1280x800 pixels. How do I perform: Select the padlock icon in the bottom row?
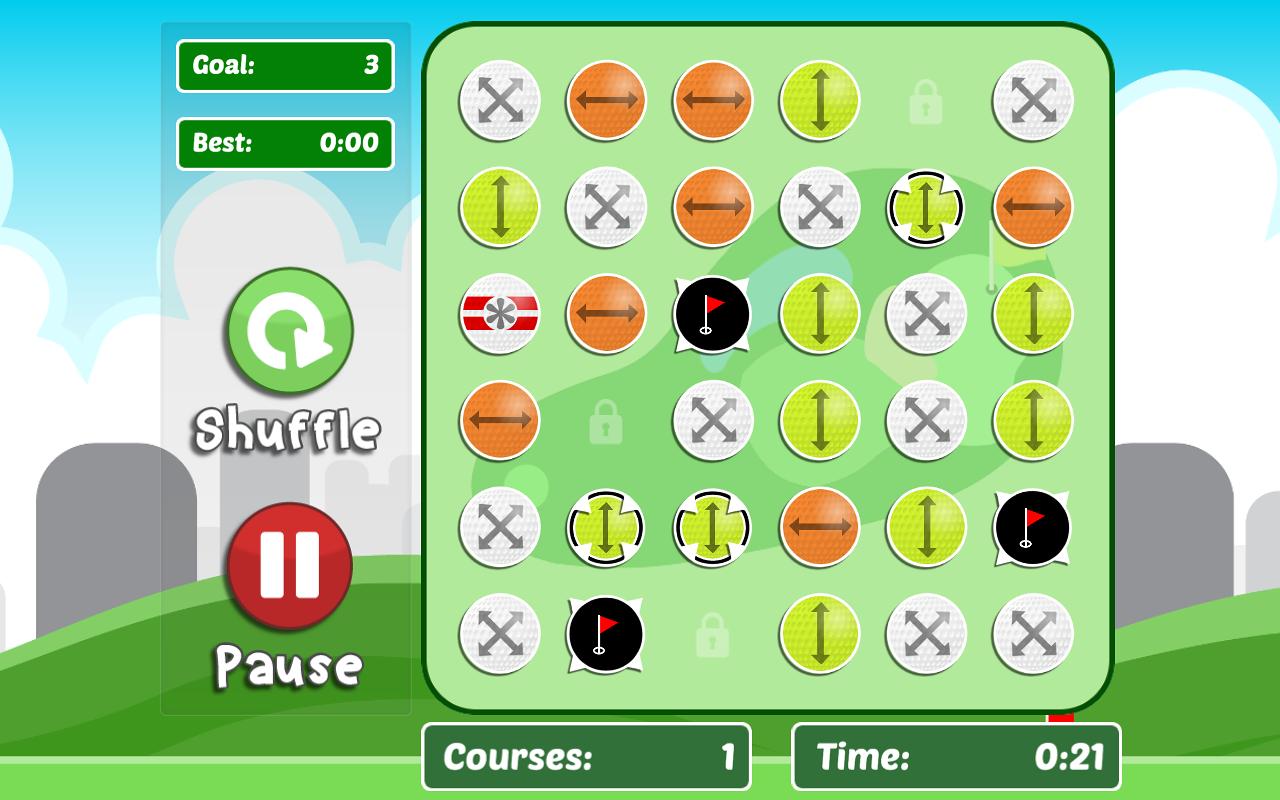tap(712, 633)
